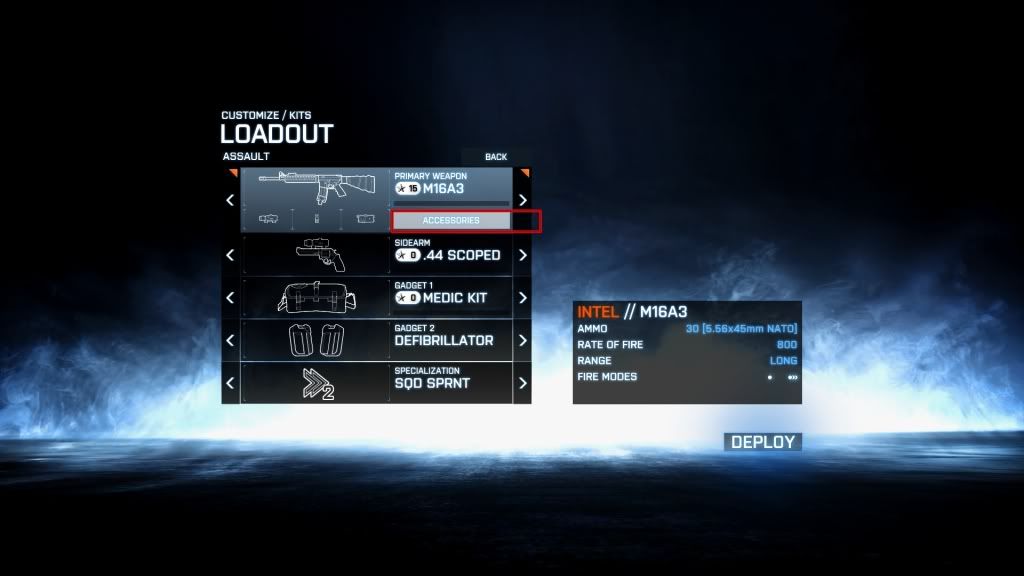Cycle to previous primary weapon
Viewport: 1024px width, 576px height.
click(x=230, y=200)
